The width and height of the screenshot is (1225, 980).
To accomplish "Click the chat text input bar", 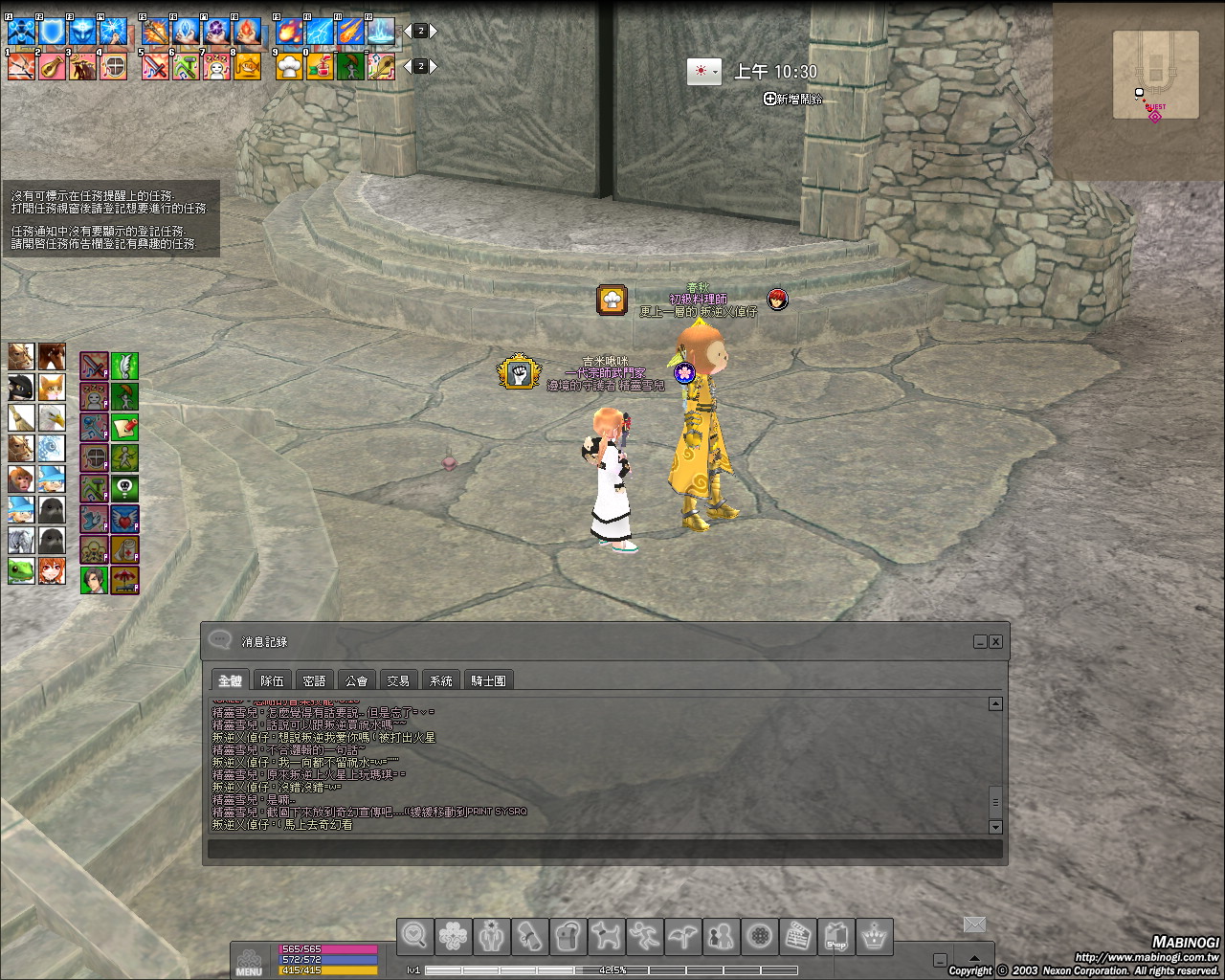I will tap(605, 849).
